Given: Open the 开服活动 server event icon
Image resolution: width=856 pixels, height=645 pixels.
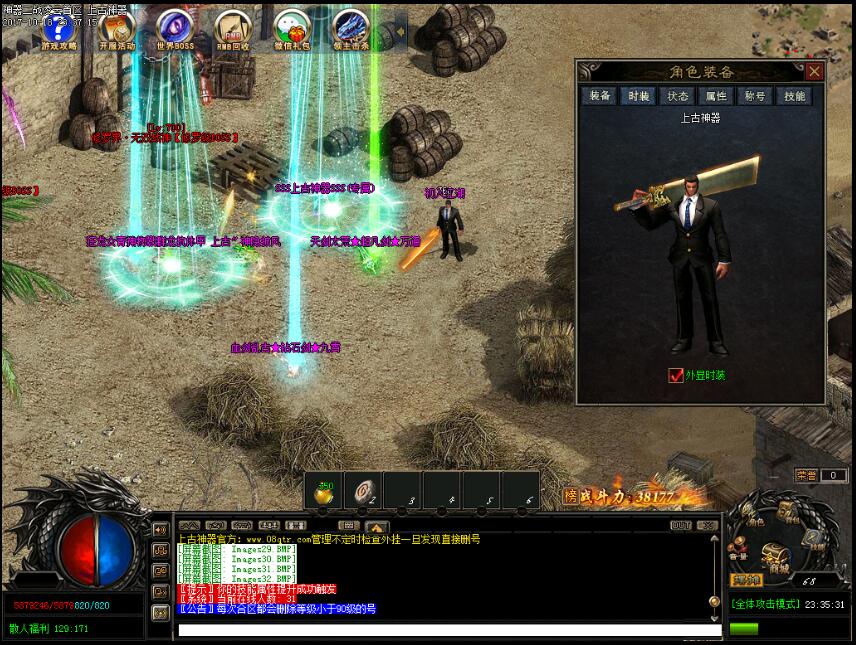Looking at the screenshot, I should [x=117, y=29].
